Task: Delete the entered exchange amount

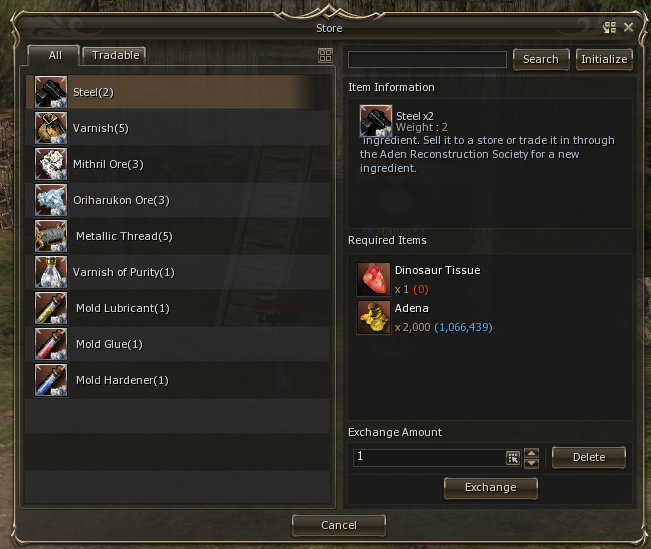Action: click(589, 457)
